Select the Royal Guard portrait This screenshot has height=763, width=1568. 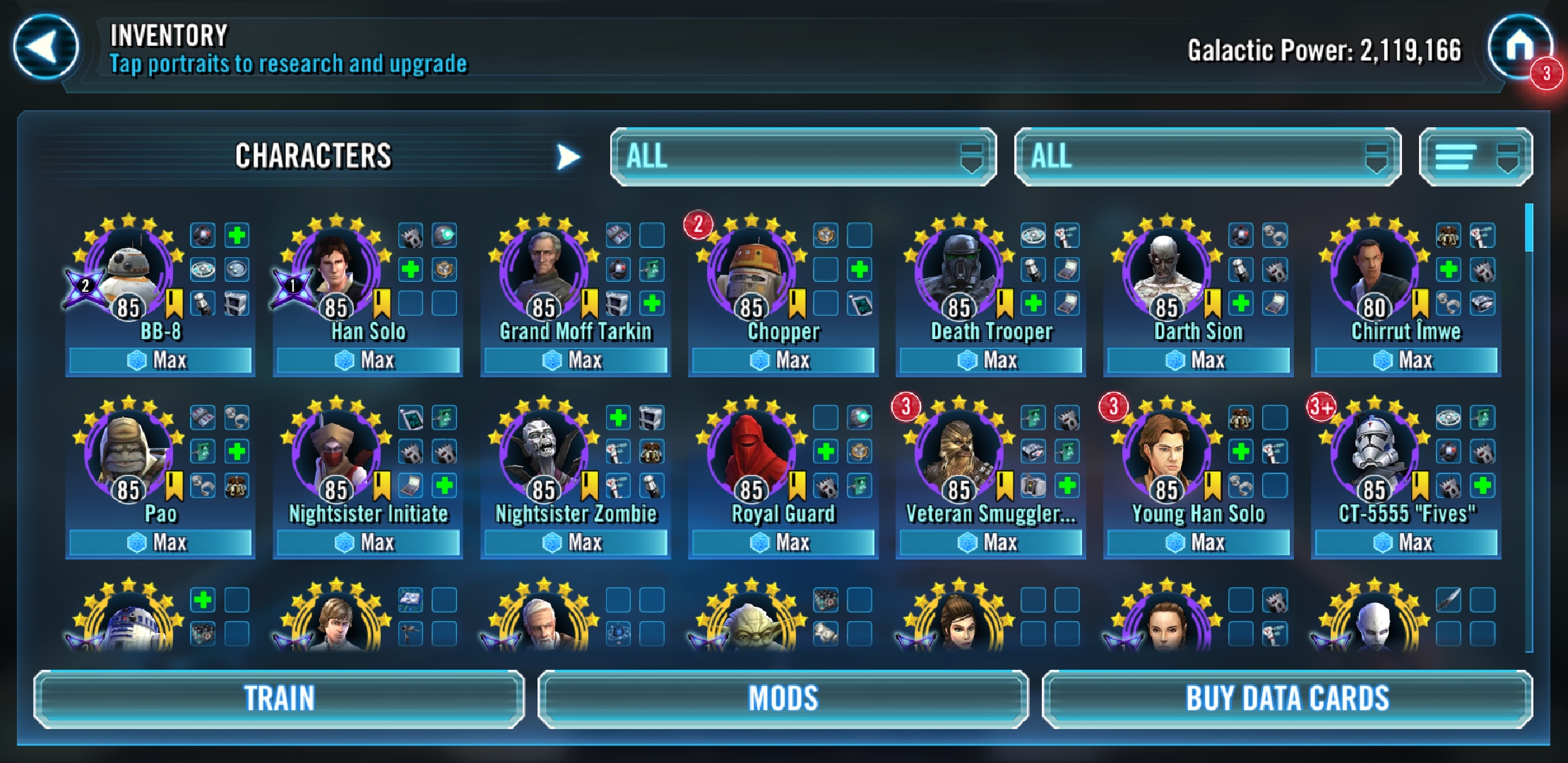(752, 451)
